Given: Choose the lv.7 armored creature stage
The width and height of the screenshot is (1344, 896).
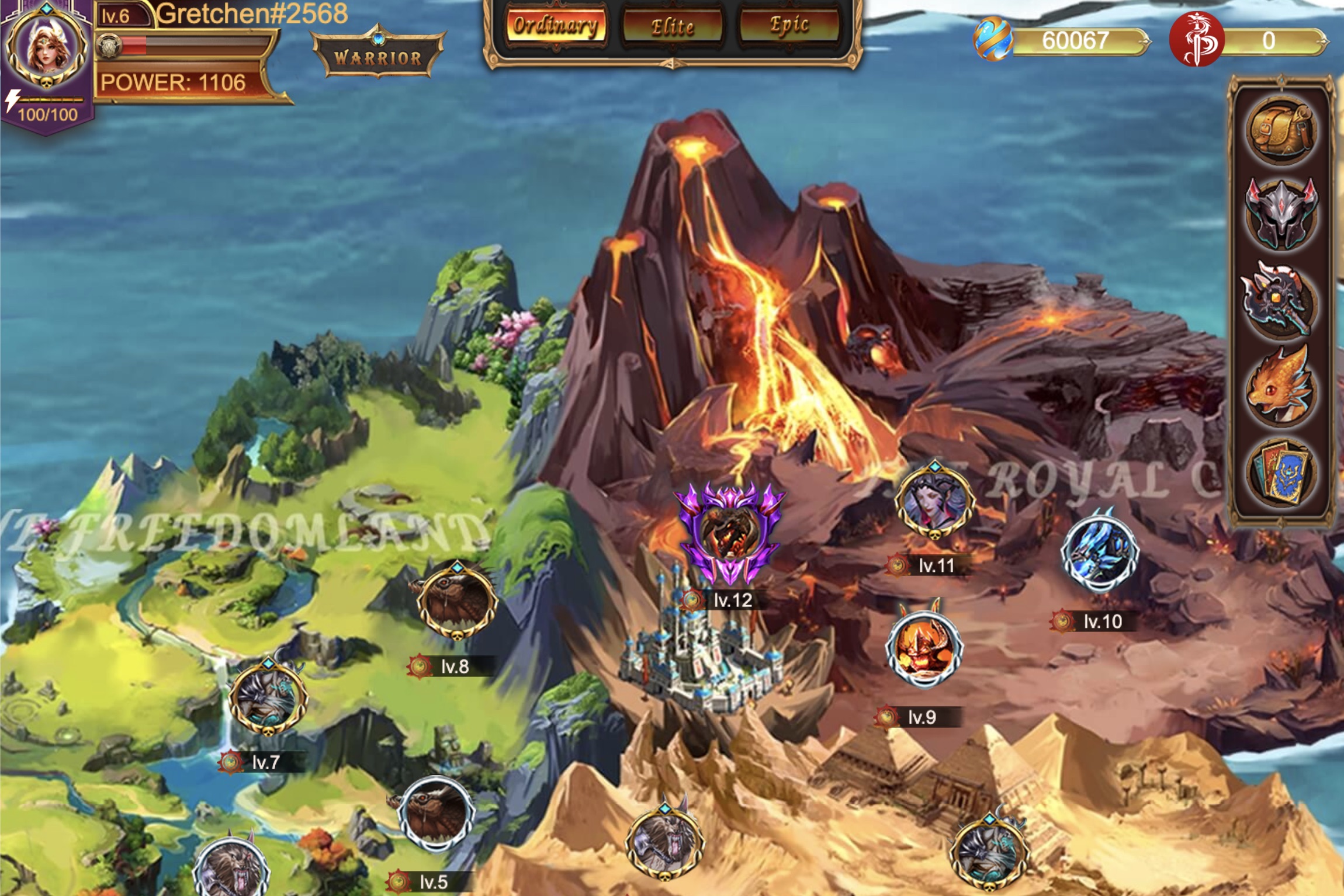Looking at the screenshot, I should pos(268,697).
